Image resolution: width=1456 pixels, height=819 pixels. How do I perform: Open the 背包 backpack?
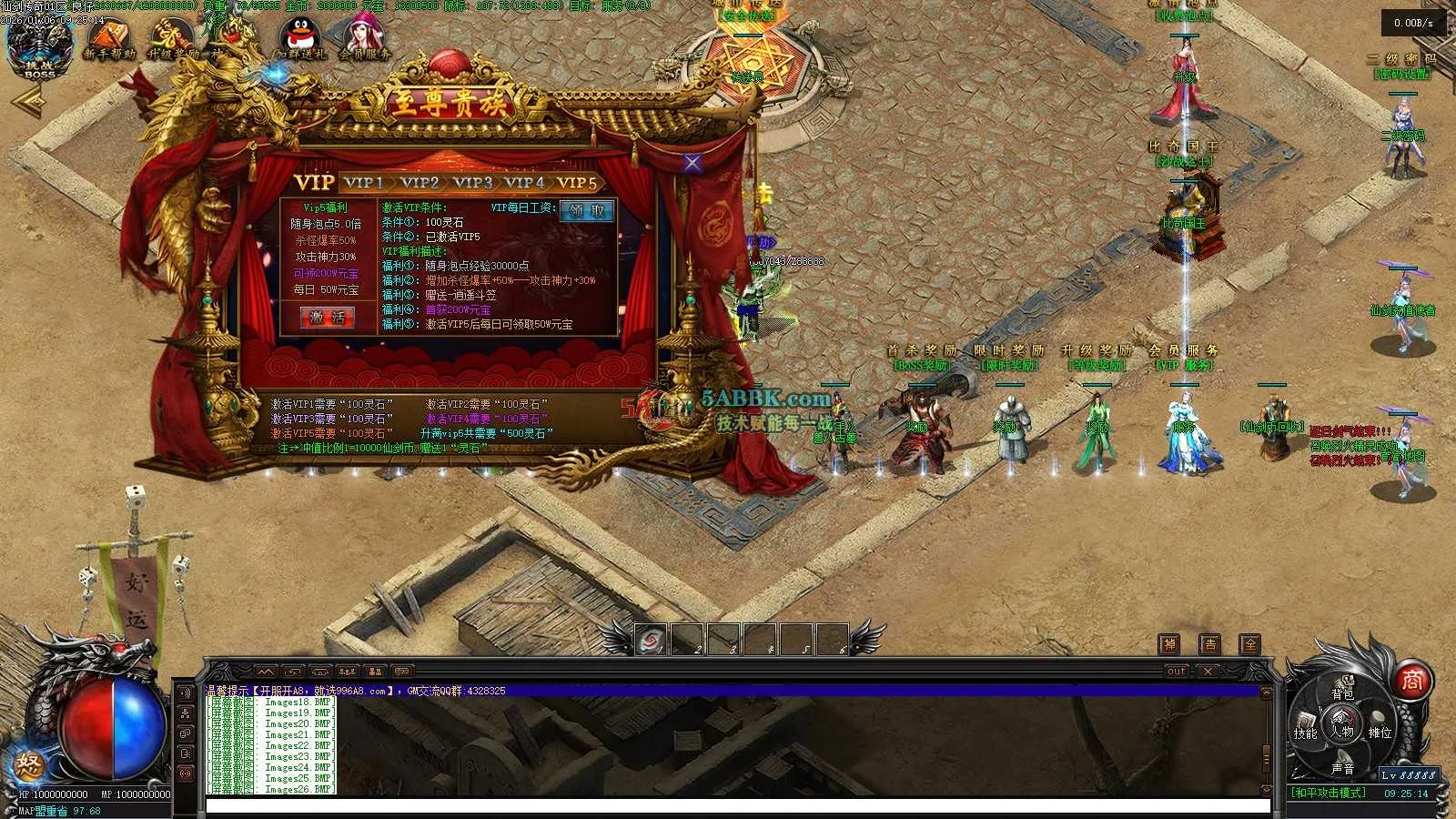point(1342,693)
